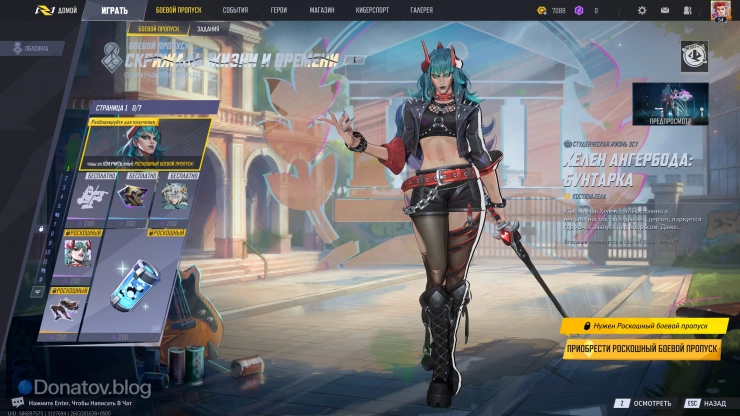Viewport: 740px width, 416px height.
Task: Open the Магазин shop tab
Action: pos(322,10)
